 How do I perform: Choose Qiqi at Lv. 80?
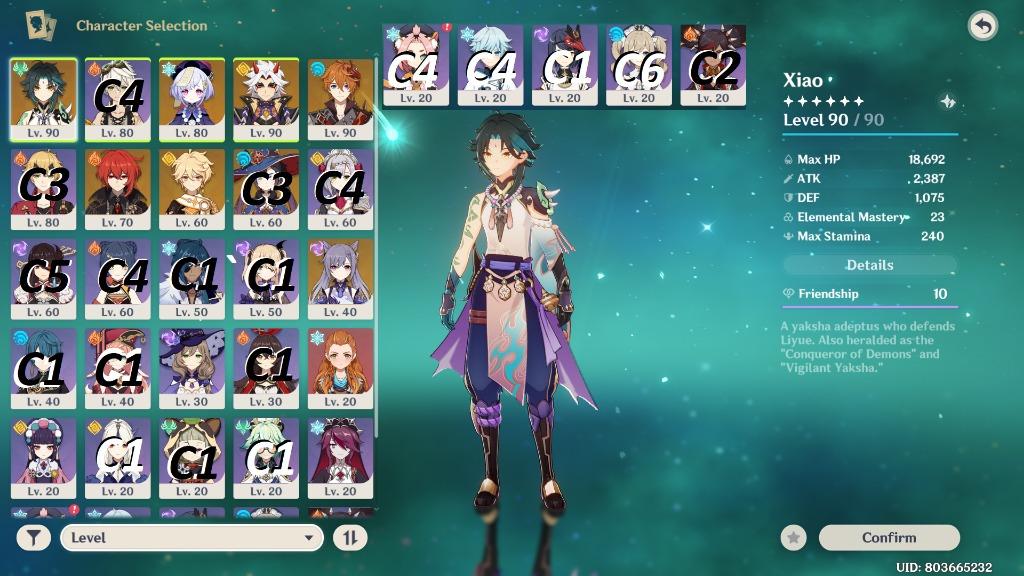(x=192, y=98)
